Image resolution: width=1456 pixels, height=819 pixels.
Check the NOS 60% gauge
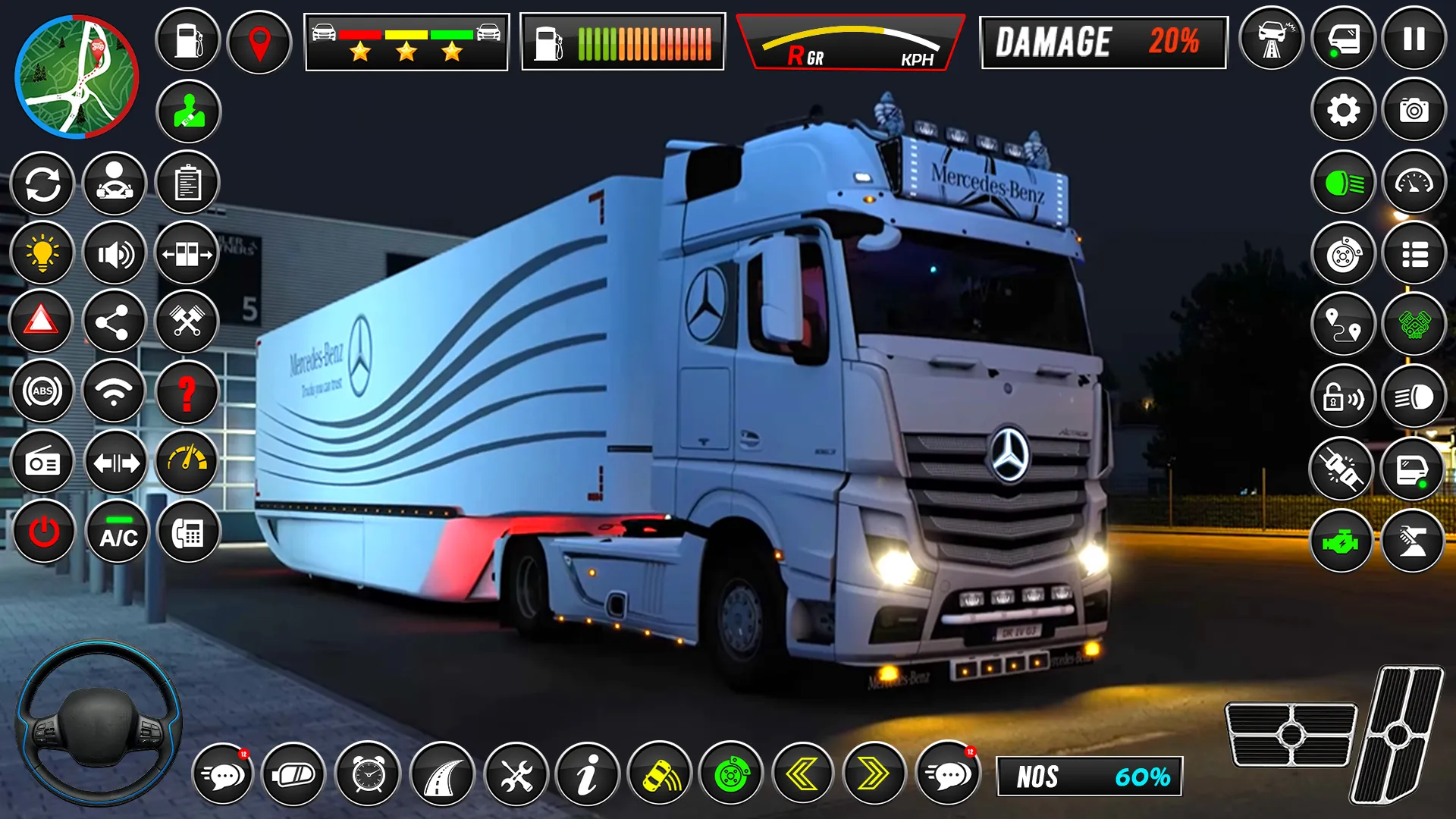(x=1090, y=774)
